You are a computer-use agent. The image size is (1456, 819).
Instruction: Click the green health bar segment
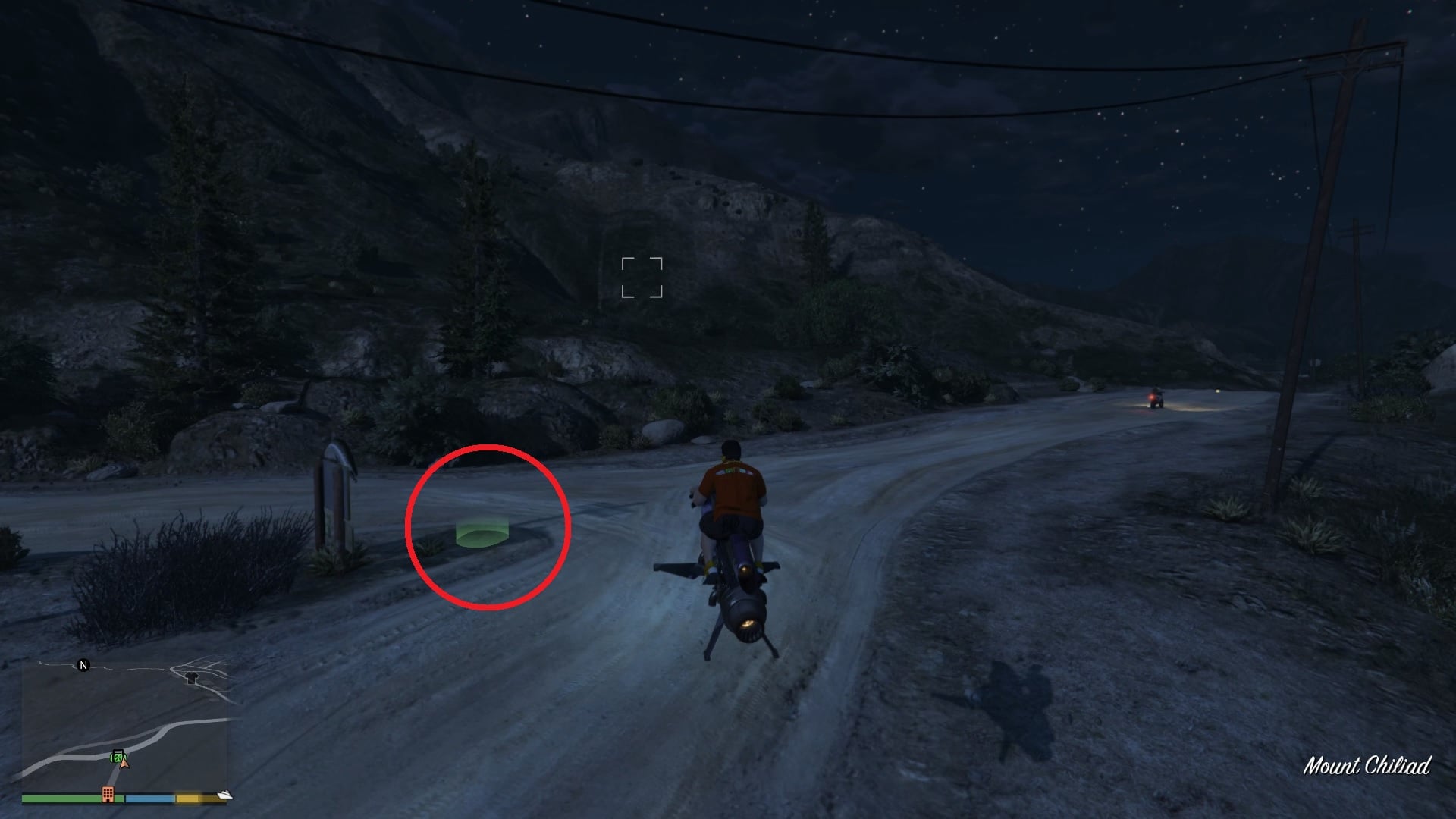(61, 799)
